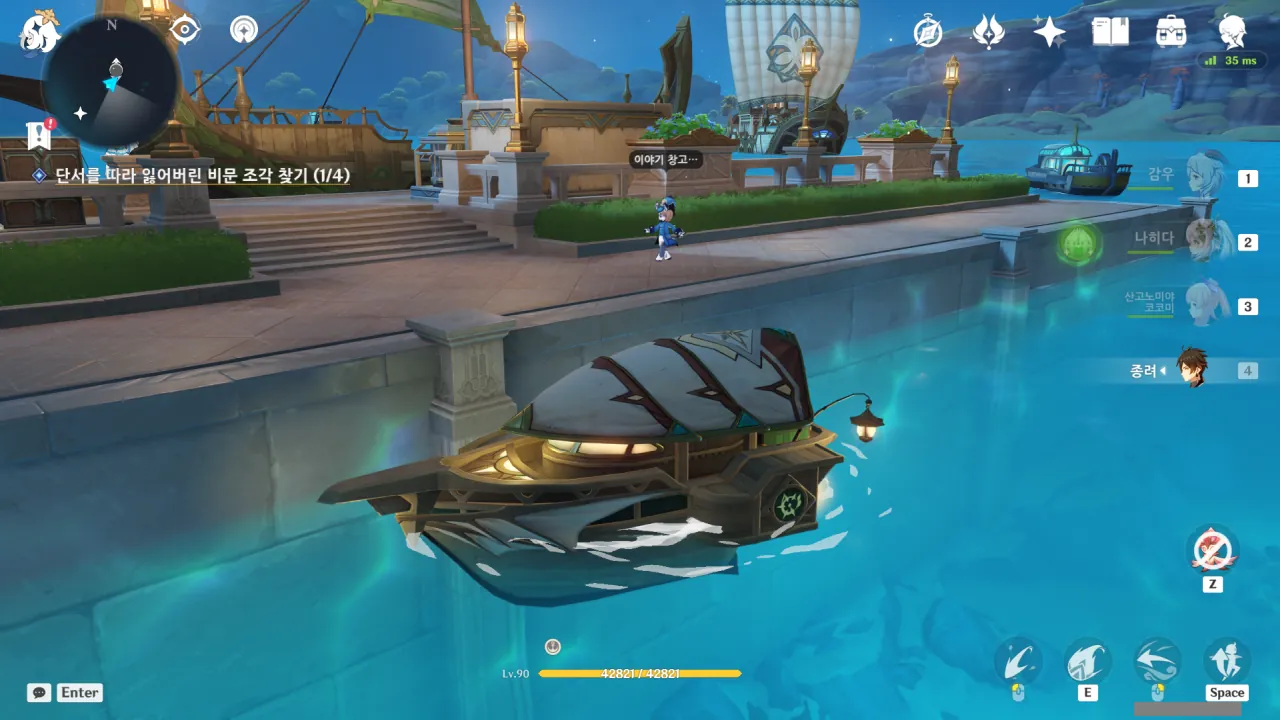Open the events icon
This screenshot has width=1280, height=720.
(988, 32)
